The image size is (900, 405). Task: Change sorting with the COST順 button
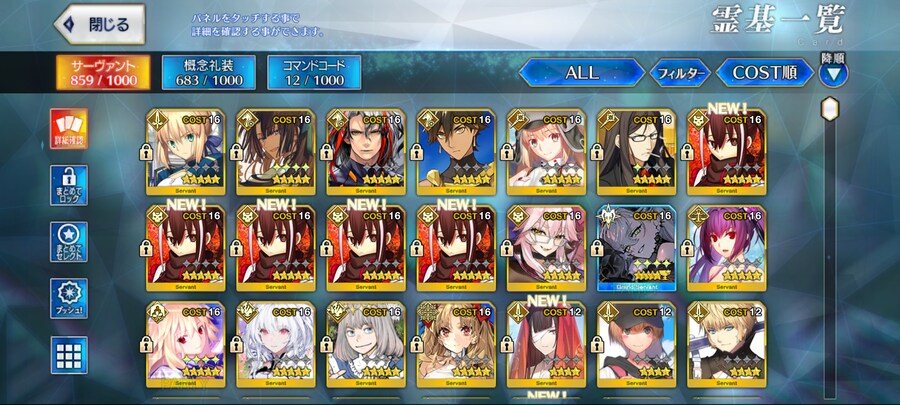coord(764,72)
